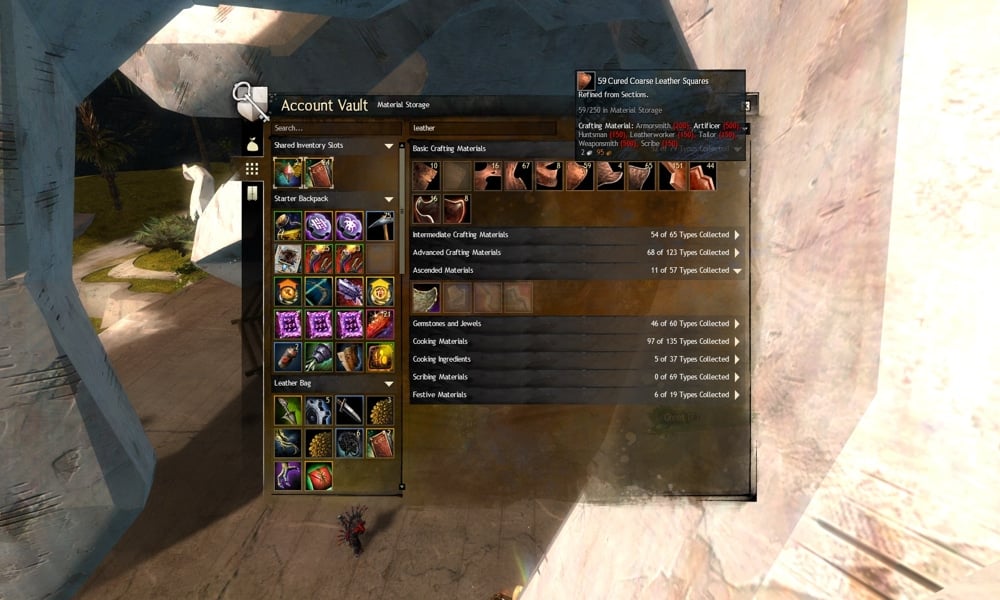Expand Advanced Crafting Materials
The image size is (1000, 600).
point(737,253)
